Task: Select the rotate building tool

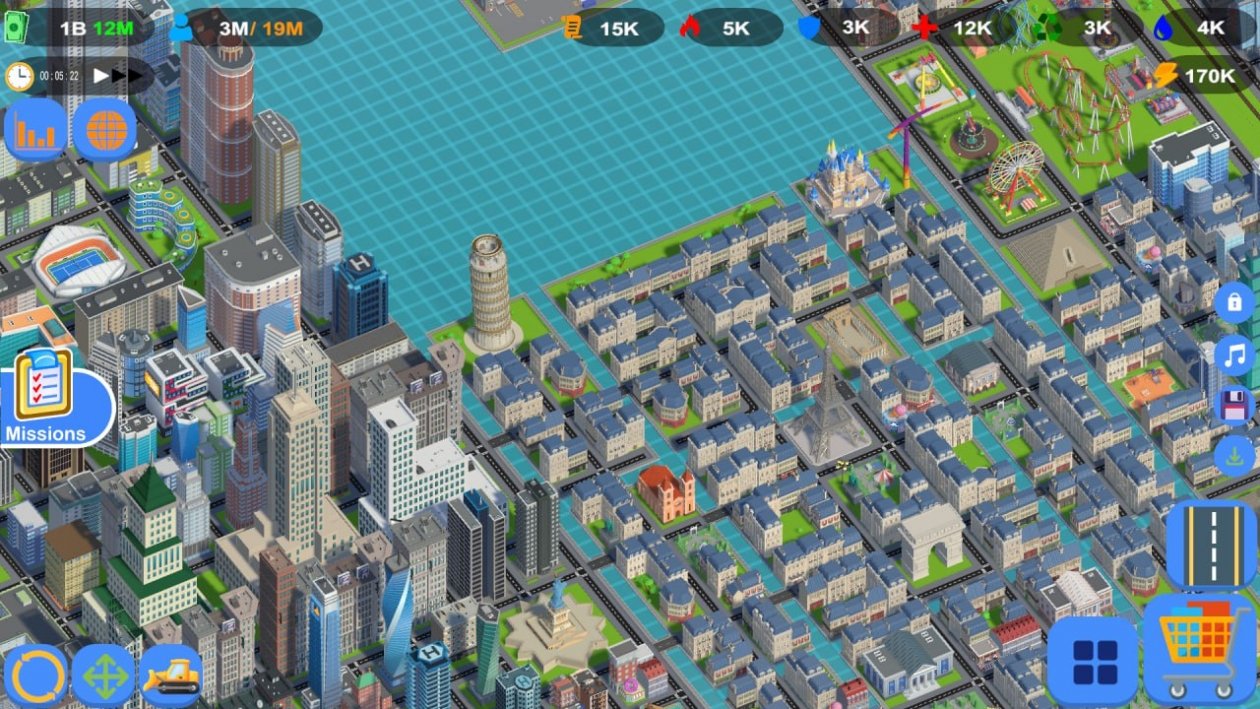Action: (36, 676)
